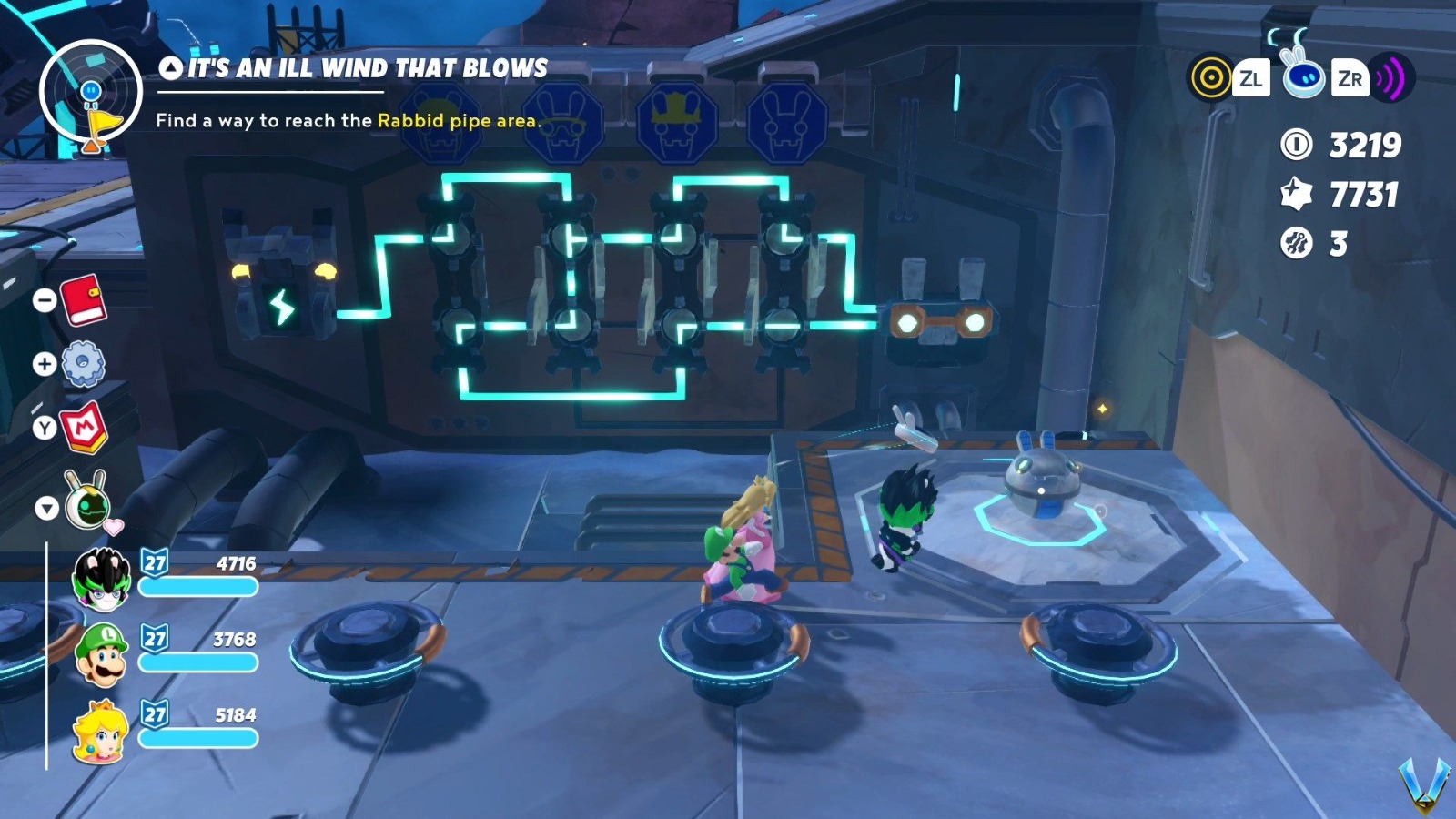Collapse the objective banner via triangle icon
The width and height of the screenshot is (1456, 819).
169,66
